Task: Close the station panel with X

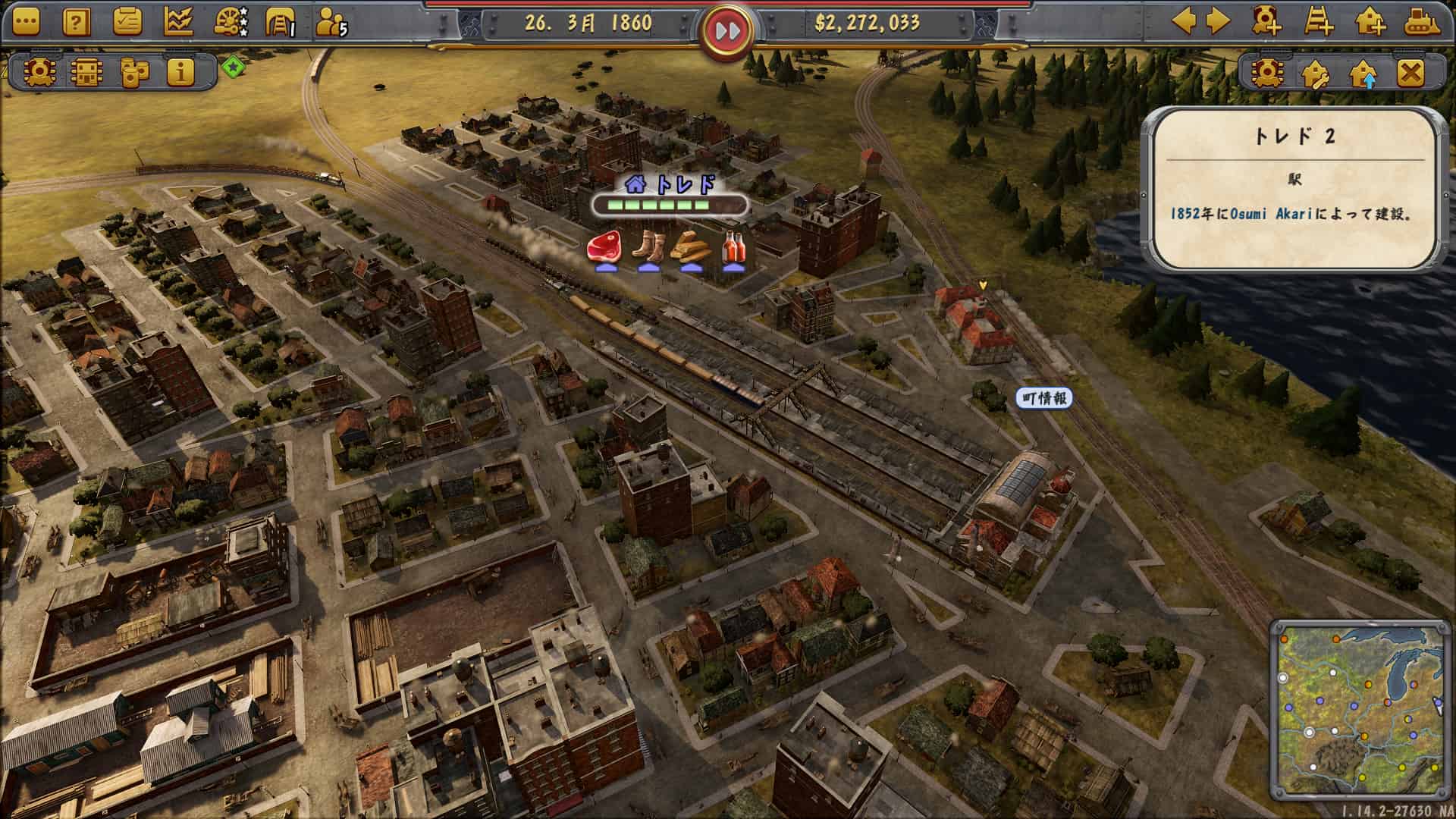Action: pyautogui.click(x=1410, y=73)
